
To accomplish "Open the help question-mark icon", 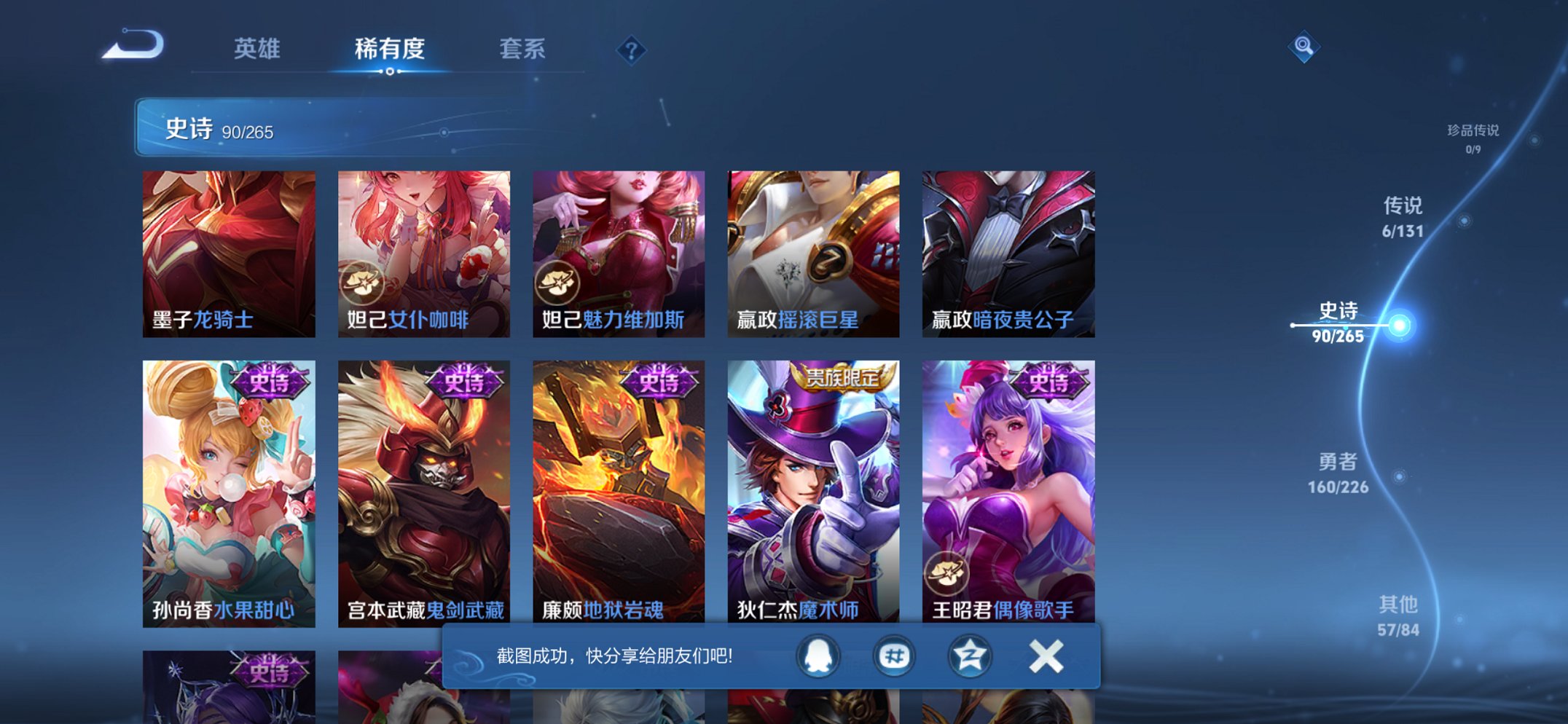I will (631, 50).
